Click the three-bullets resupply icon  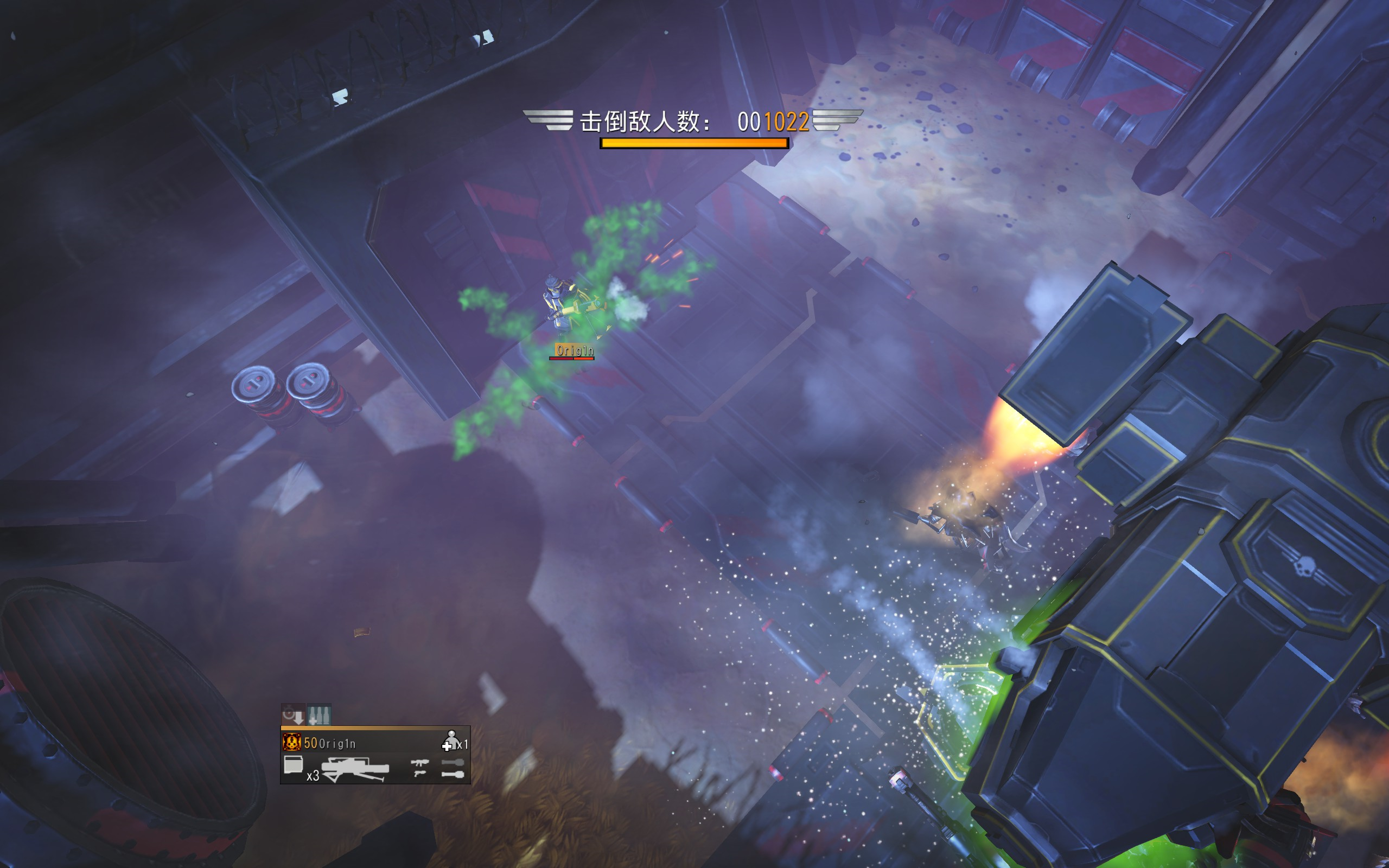click(x=319, y=714)
